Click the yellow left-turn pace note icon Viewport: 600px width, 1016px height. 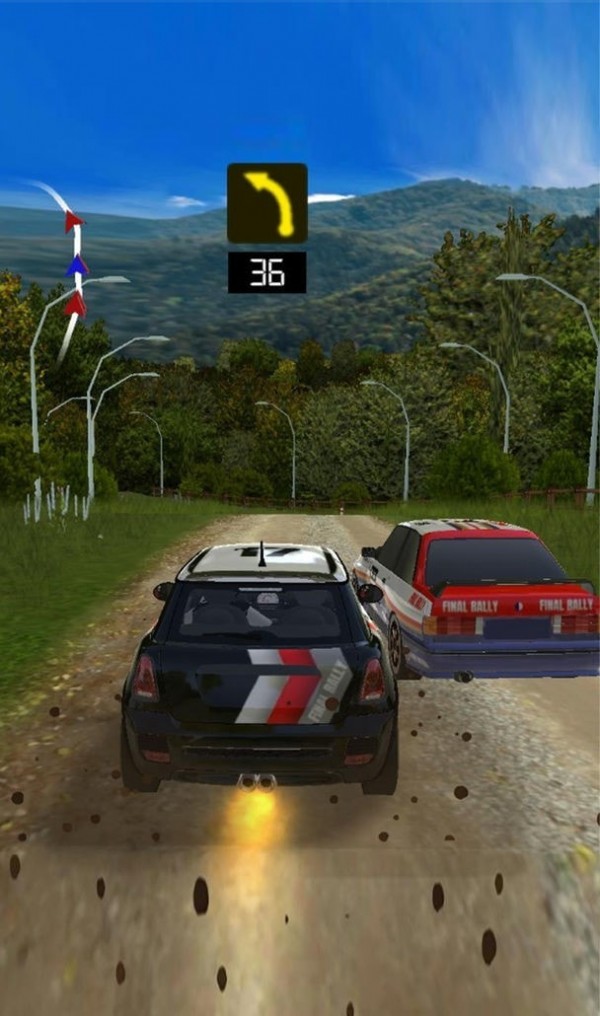click(267, 203)
